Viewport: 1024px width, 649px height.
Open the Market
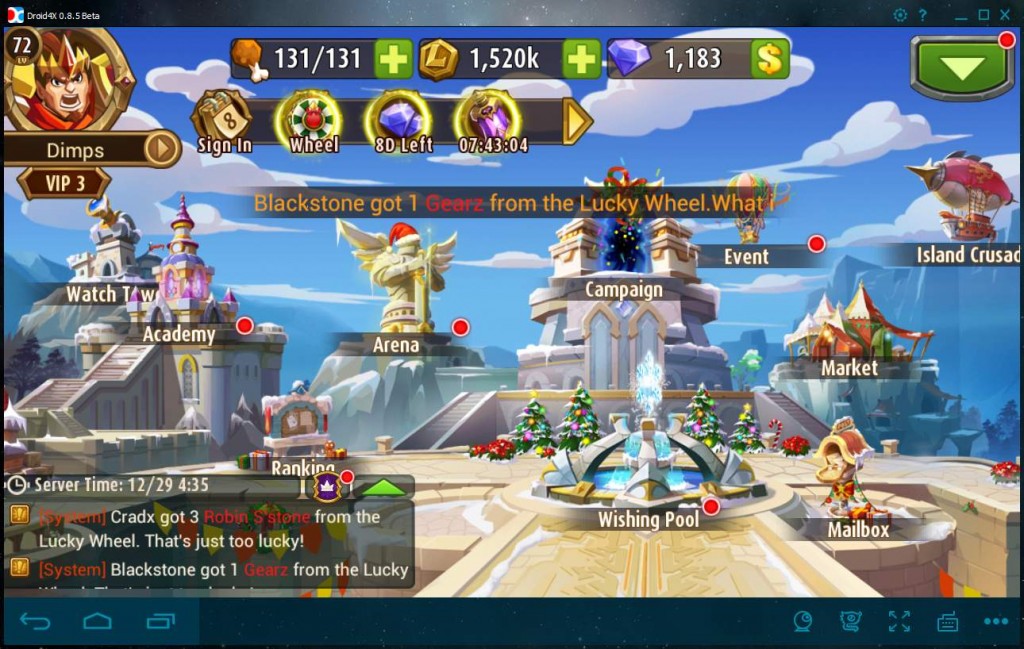click(848, 368)
